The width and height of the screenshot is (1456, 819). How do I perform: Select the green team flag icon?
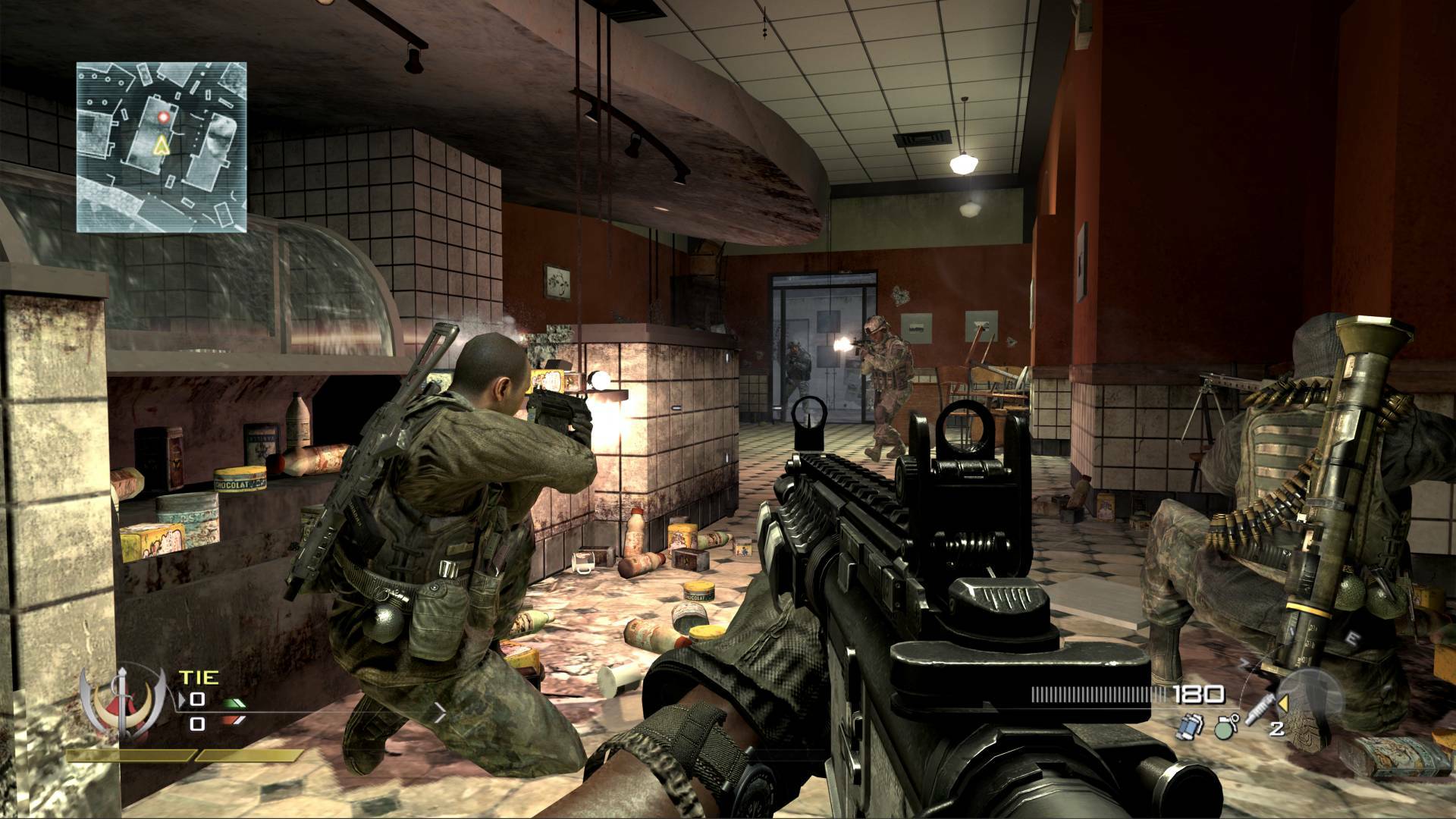[234, 703]
